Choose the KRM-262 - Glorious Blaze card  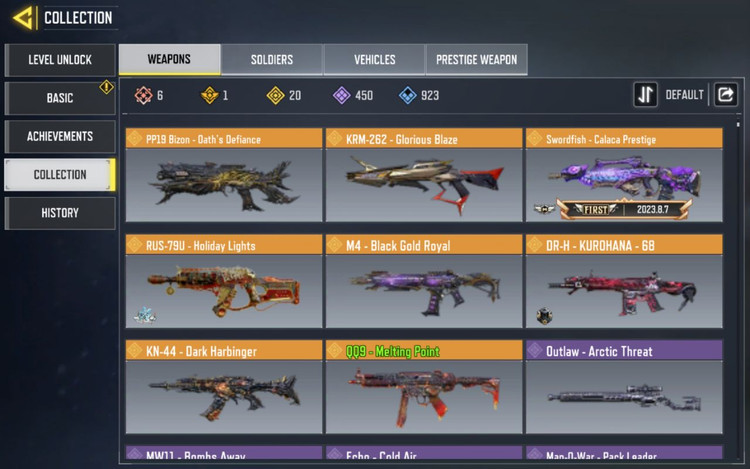[x=424, y=175]
